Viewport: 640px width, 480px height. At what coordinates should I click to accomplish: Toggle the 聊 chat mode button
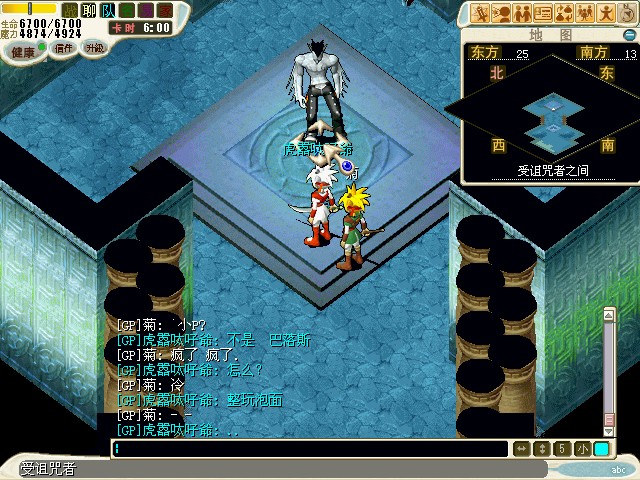pos(86,9)
